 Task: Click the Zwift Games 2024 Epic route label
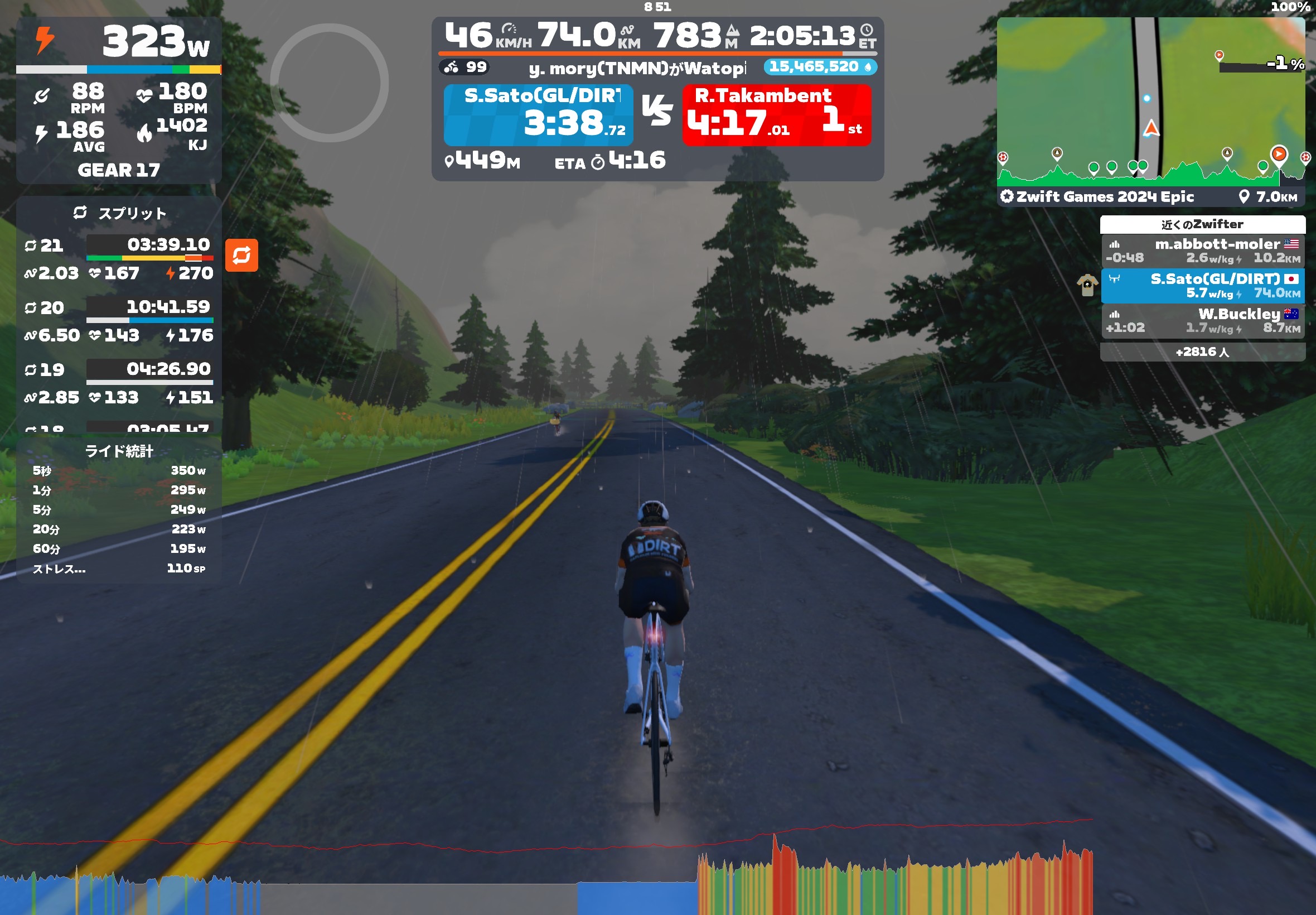[x=1105, y=196]
